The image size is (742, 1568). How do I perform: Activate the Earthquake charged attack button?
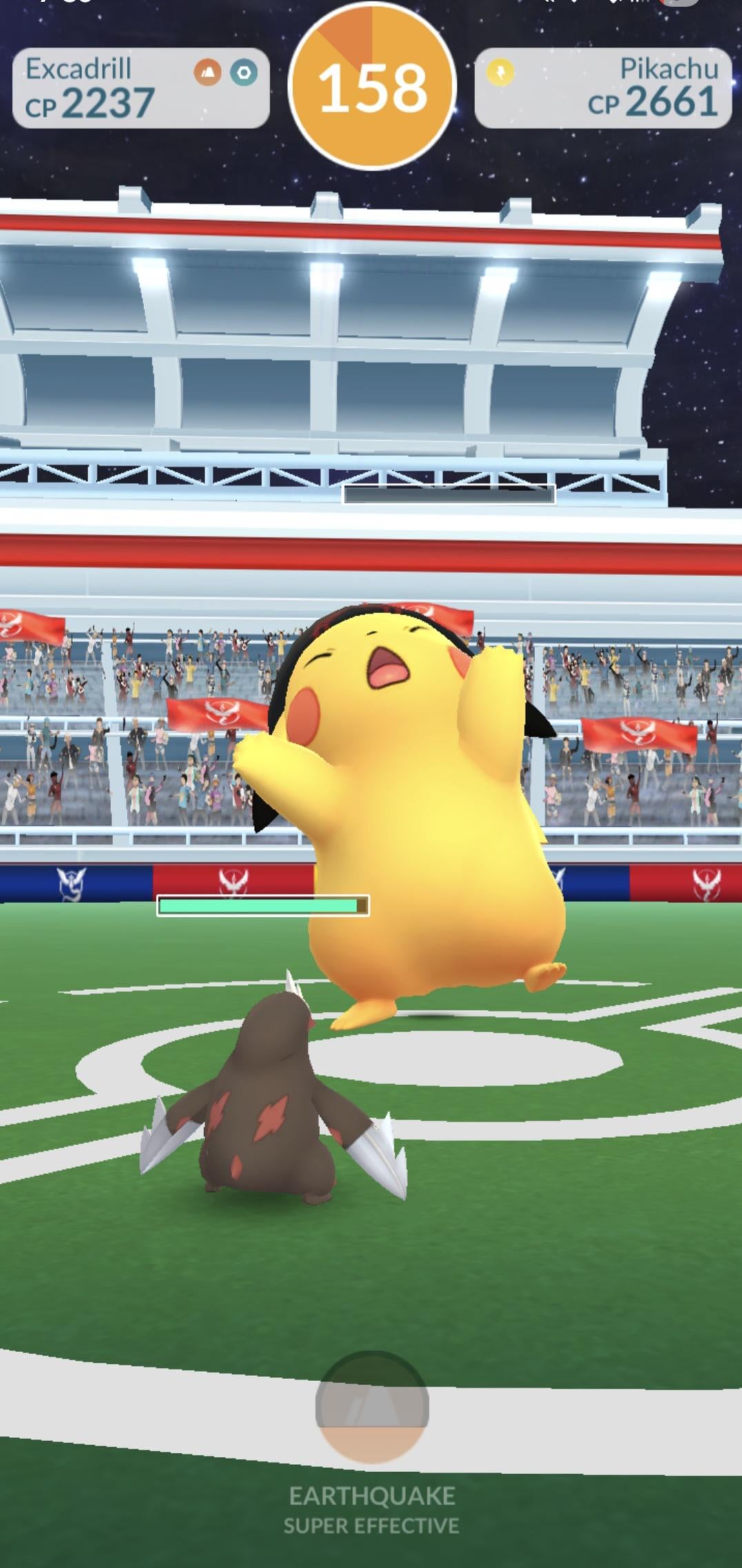pyautogui.click(x=372, y=1407)
